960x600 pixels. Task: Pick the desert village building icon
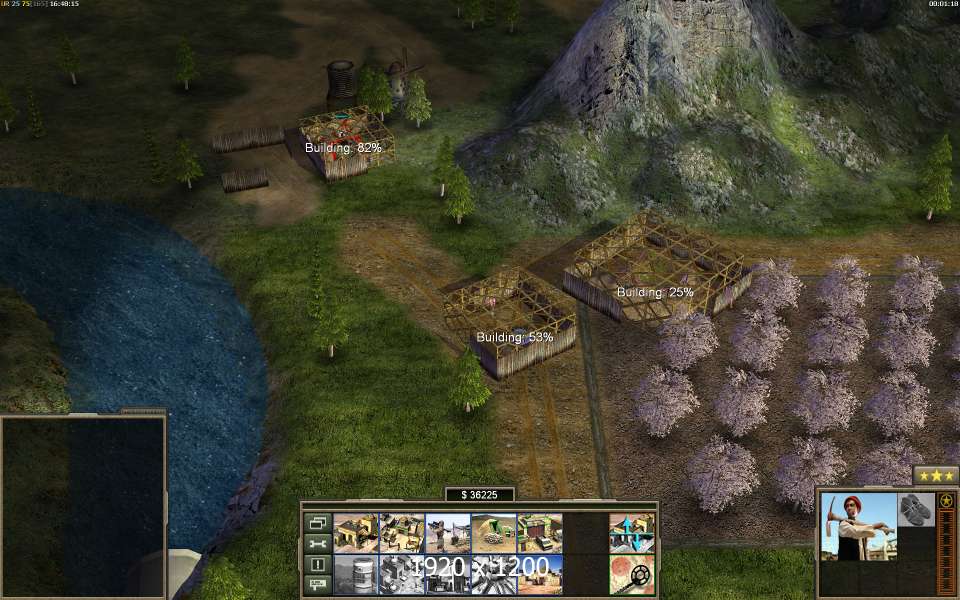[539, 574]
